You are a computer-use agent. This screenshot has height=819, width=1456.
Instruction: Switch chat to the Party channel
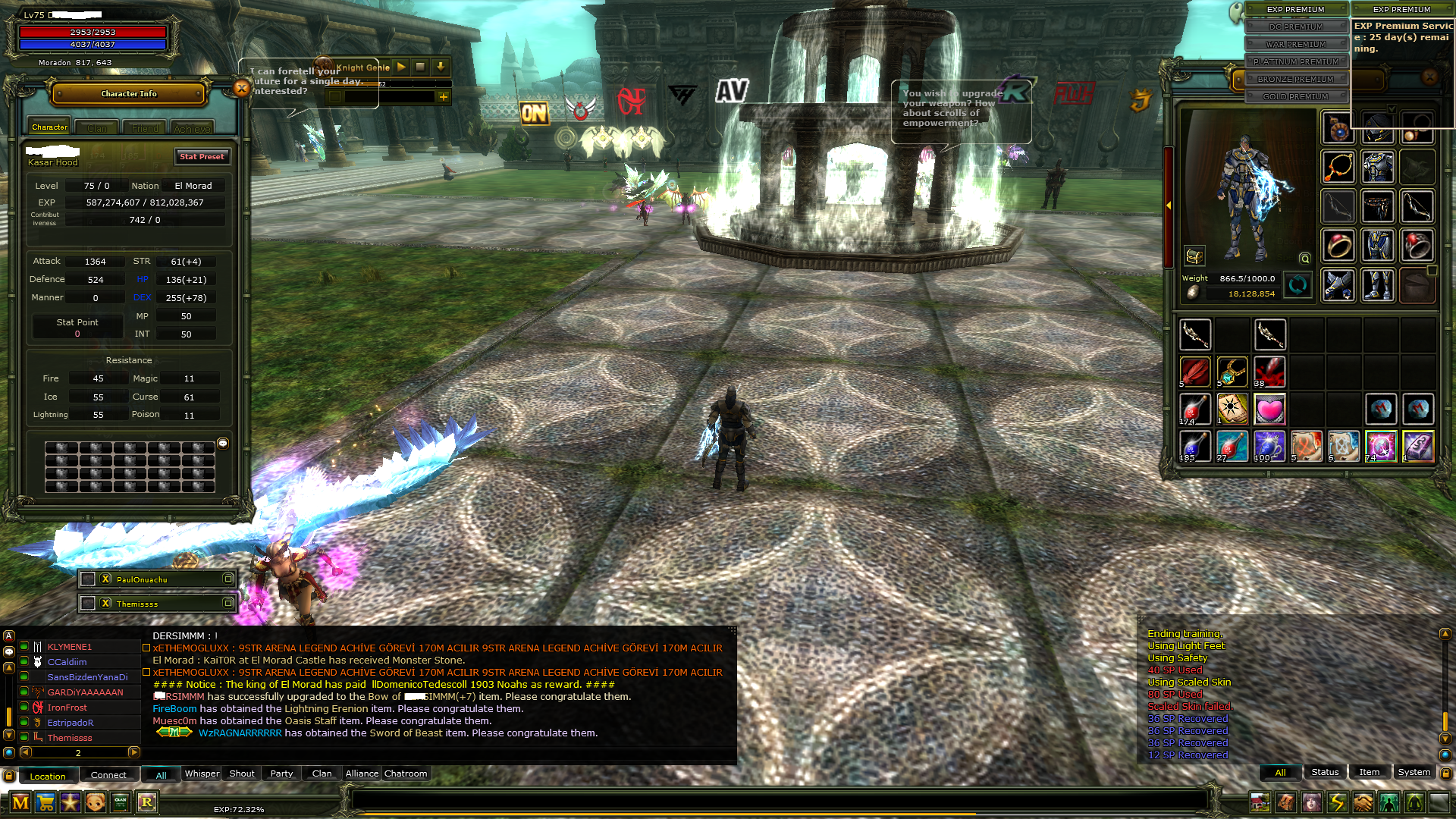pos(281,773)
